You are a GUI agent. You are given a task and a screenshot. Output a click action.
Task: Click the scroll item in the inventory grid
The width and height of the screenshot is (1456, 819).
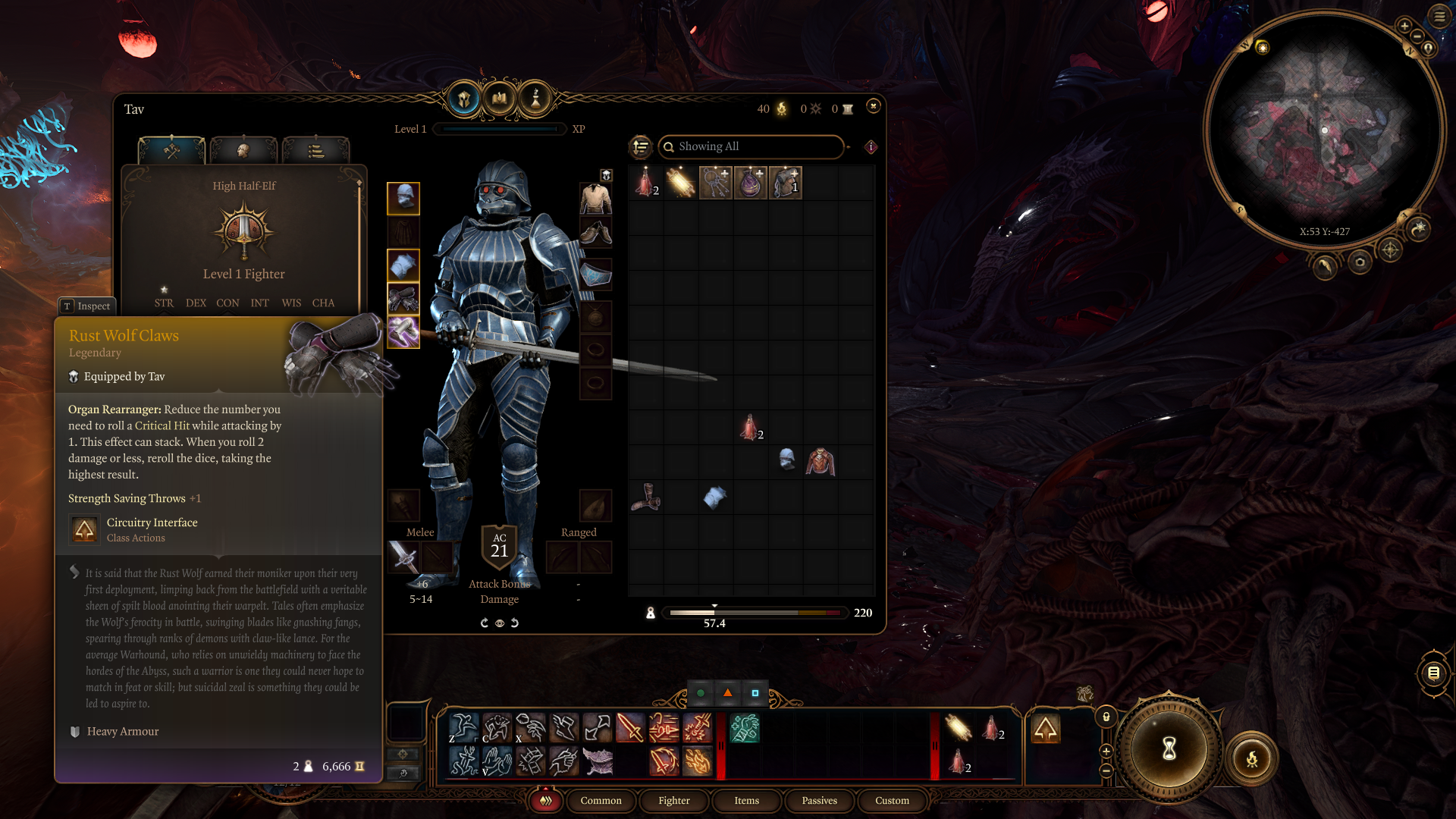[680, 183]
